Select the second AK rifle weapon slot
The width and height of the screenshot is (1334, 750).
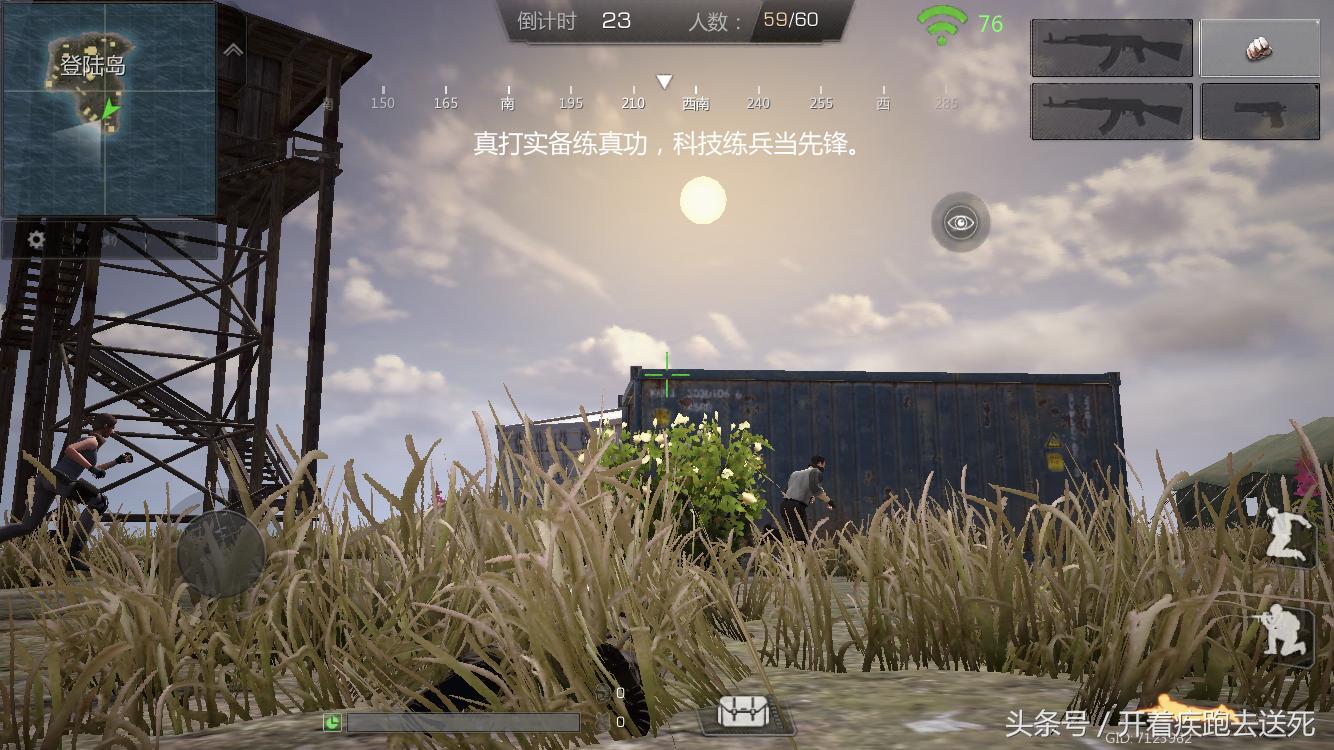click(1110, 110)
